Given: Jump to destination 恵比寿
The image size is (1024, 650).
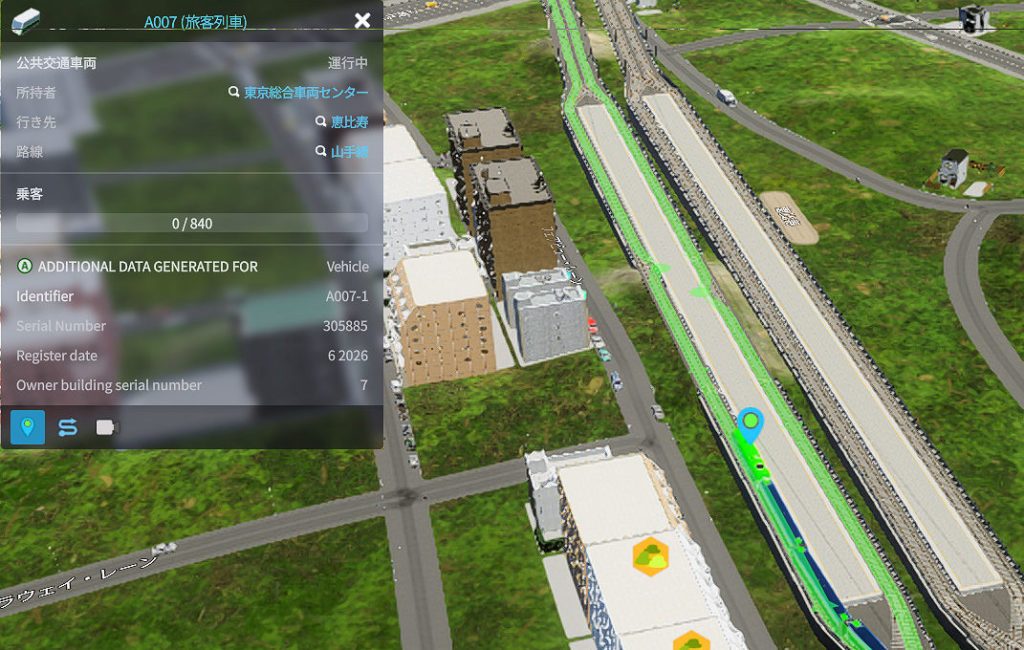Looking at the screenshot, I should click(x=349, y=122).
